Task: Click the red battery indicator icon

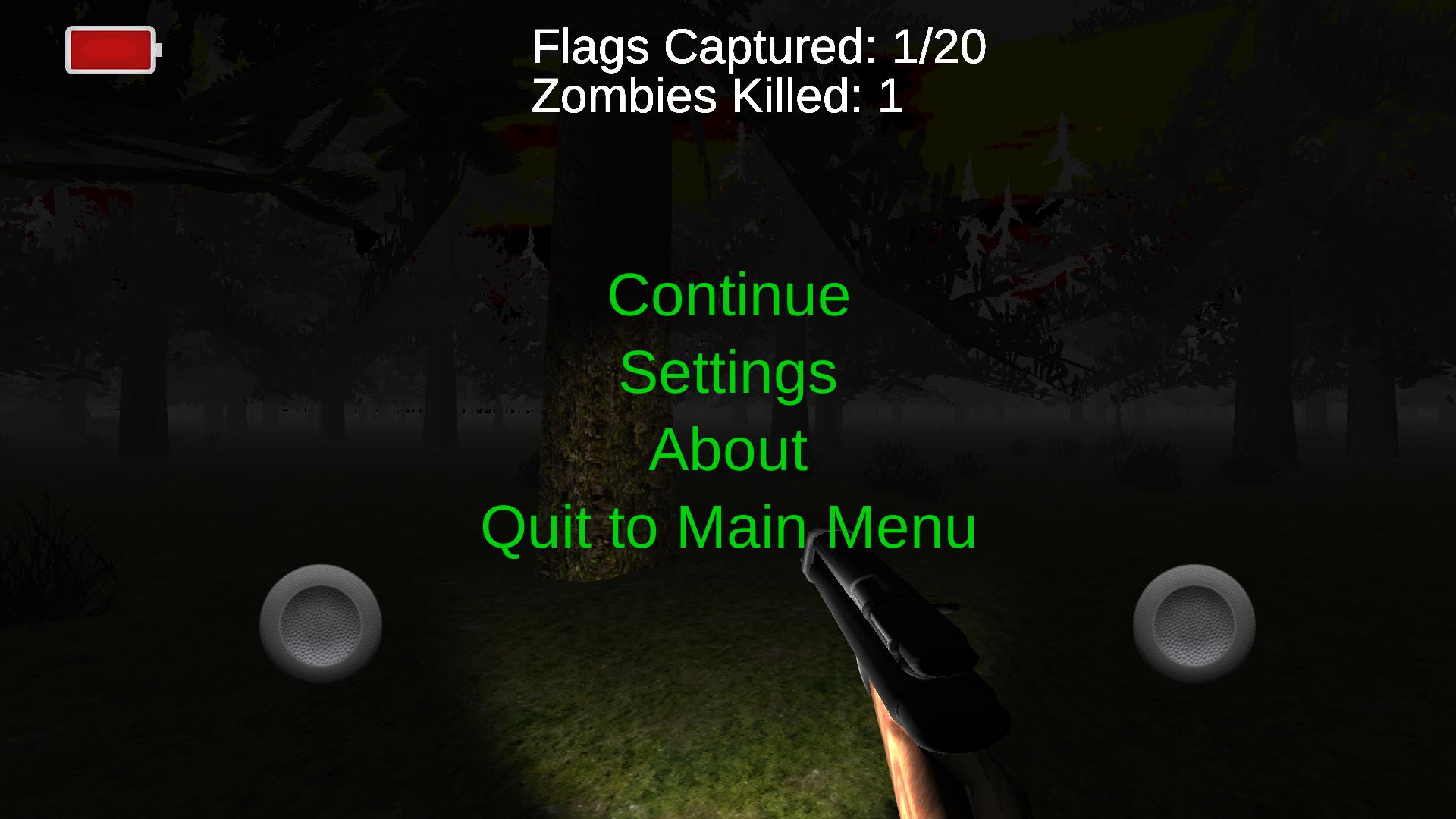Action: coord(111,51)
